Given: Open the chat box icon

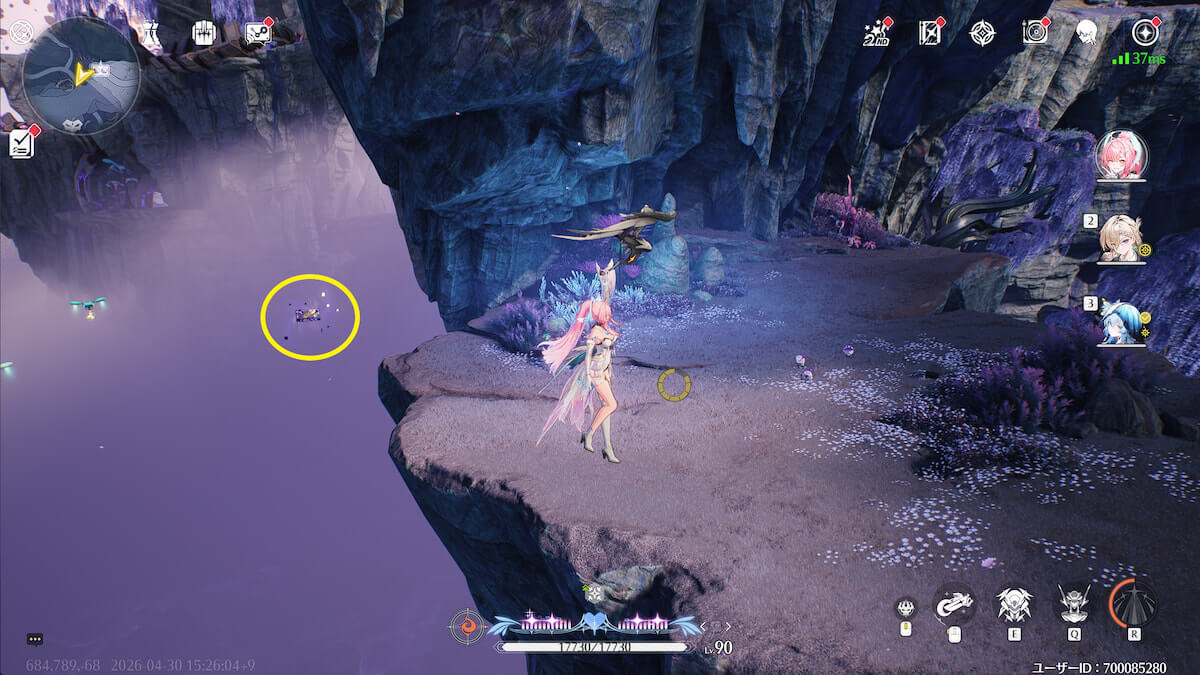Looking at the screenshot, I should 35,639.
